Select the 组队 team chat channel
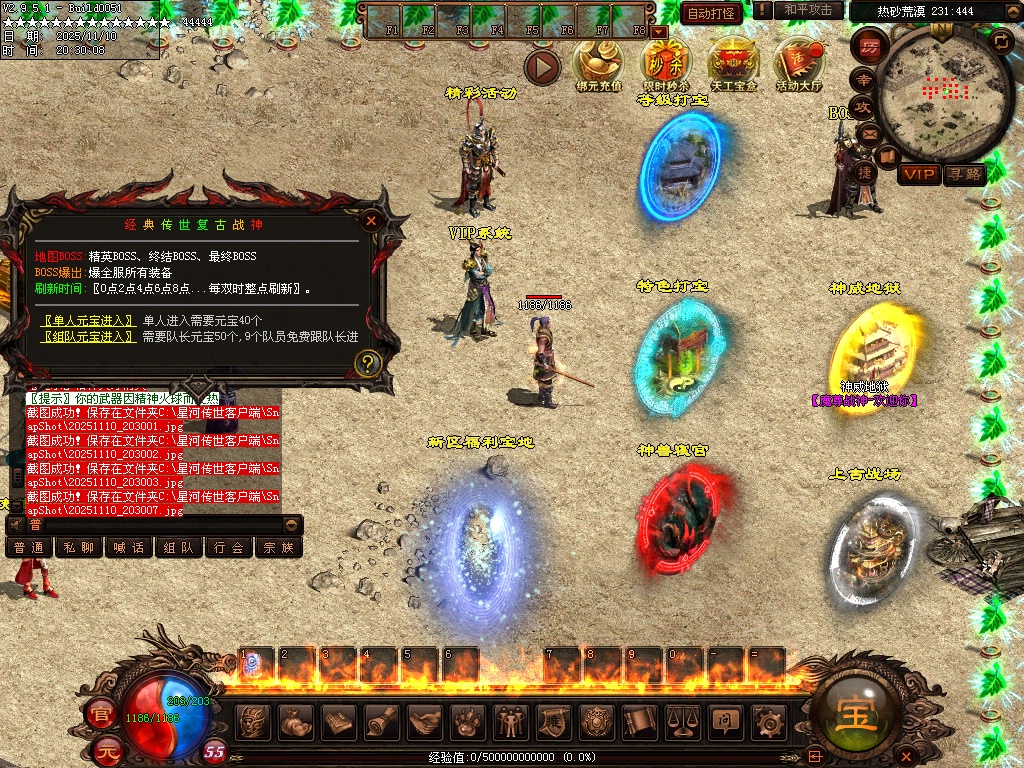 click(x=179, y=547)
